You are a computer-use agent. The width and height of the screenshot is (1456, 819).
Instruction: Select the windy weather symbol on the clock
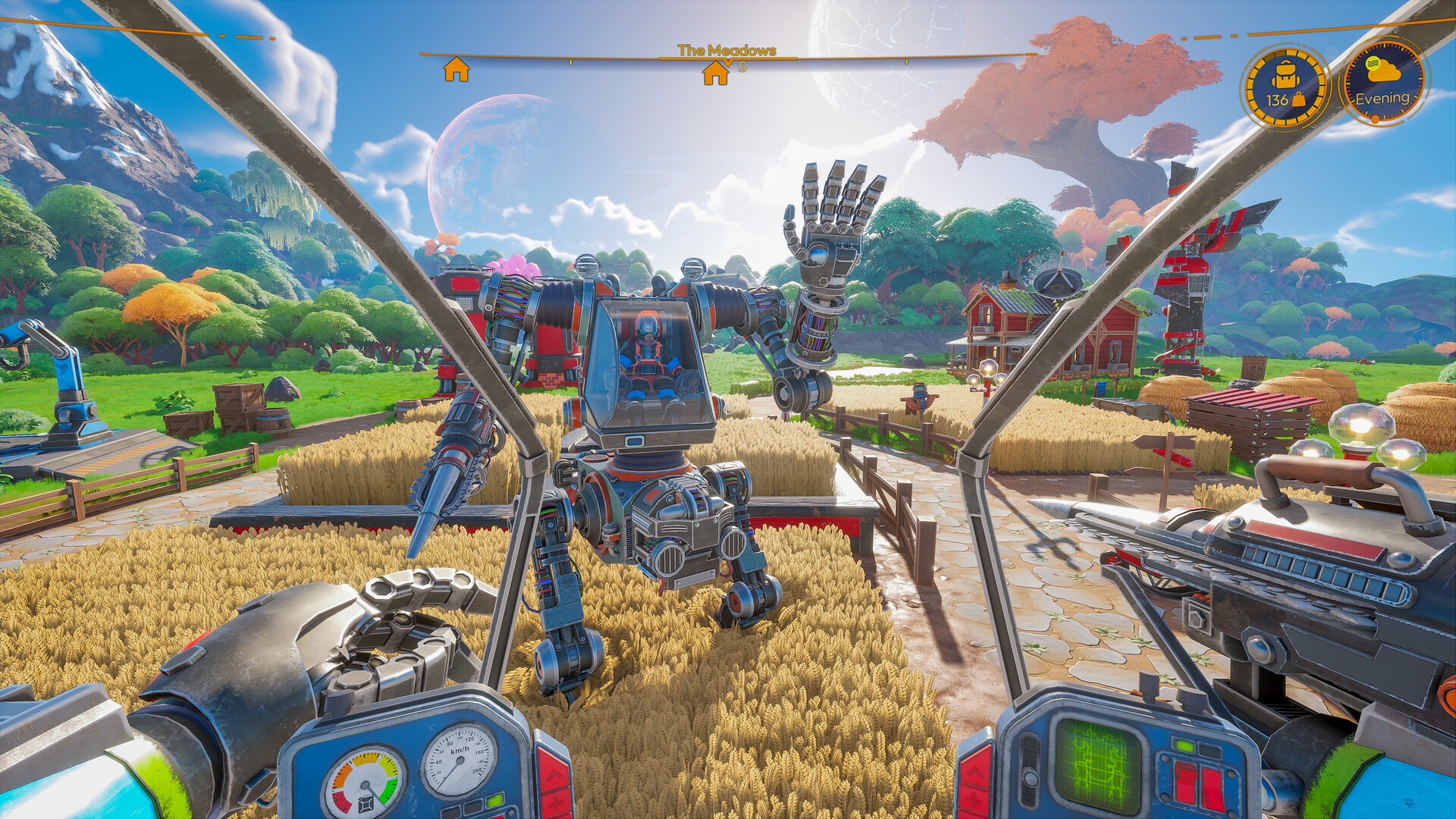[1374, 64]
